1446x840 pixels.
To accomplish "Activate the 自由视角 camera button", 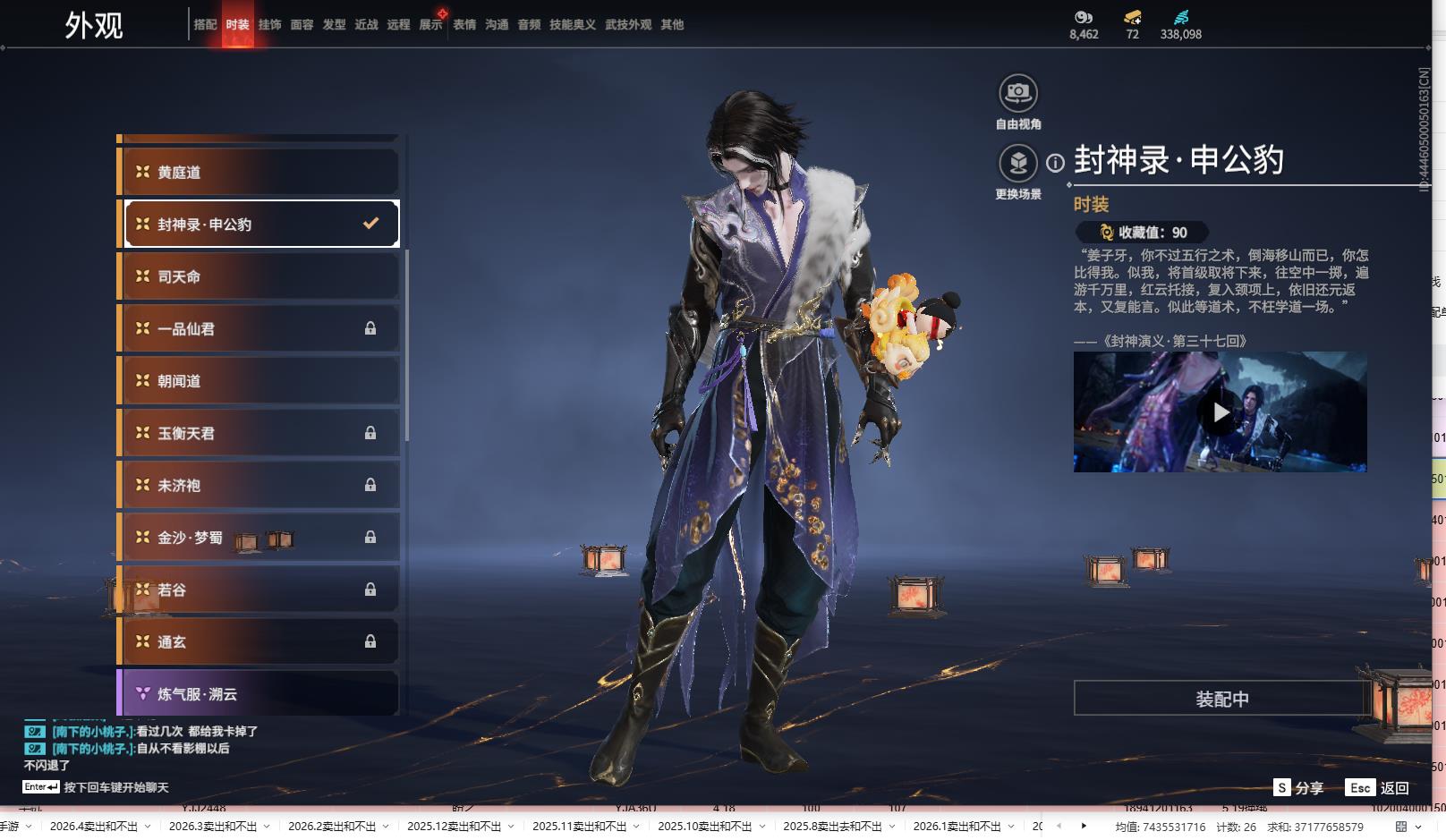I will pos(1018,93).
